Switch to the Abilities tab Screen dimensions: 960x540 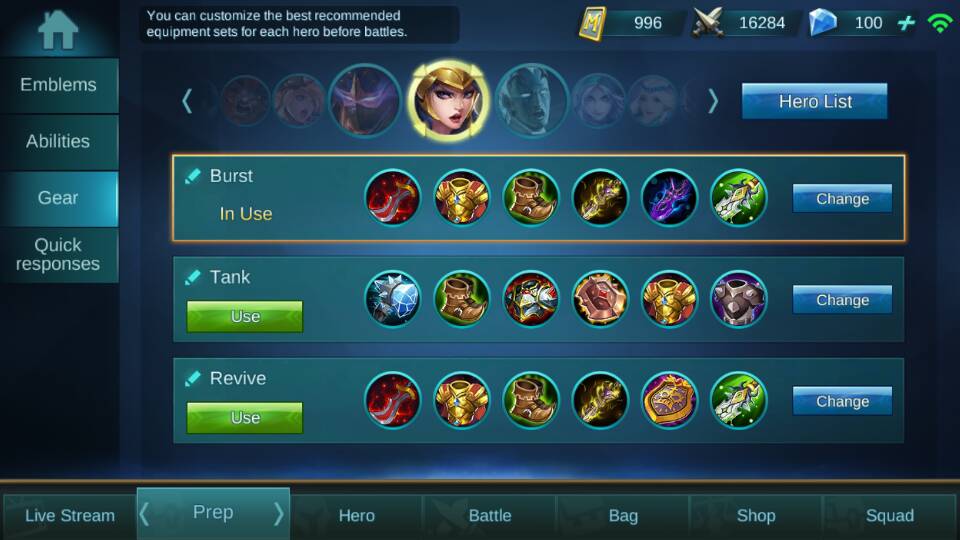[x=58, y=141]
